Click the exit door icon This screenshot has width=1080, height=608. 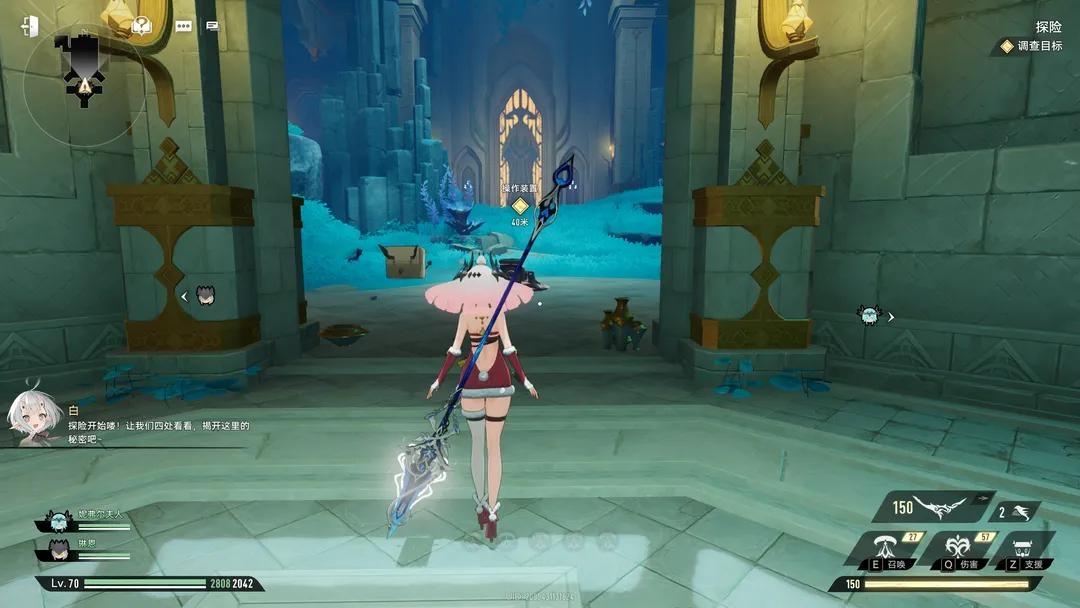tap(29, 26)
